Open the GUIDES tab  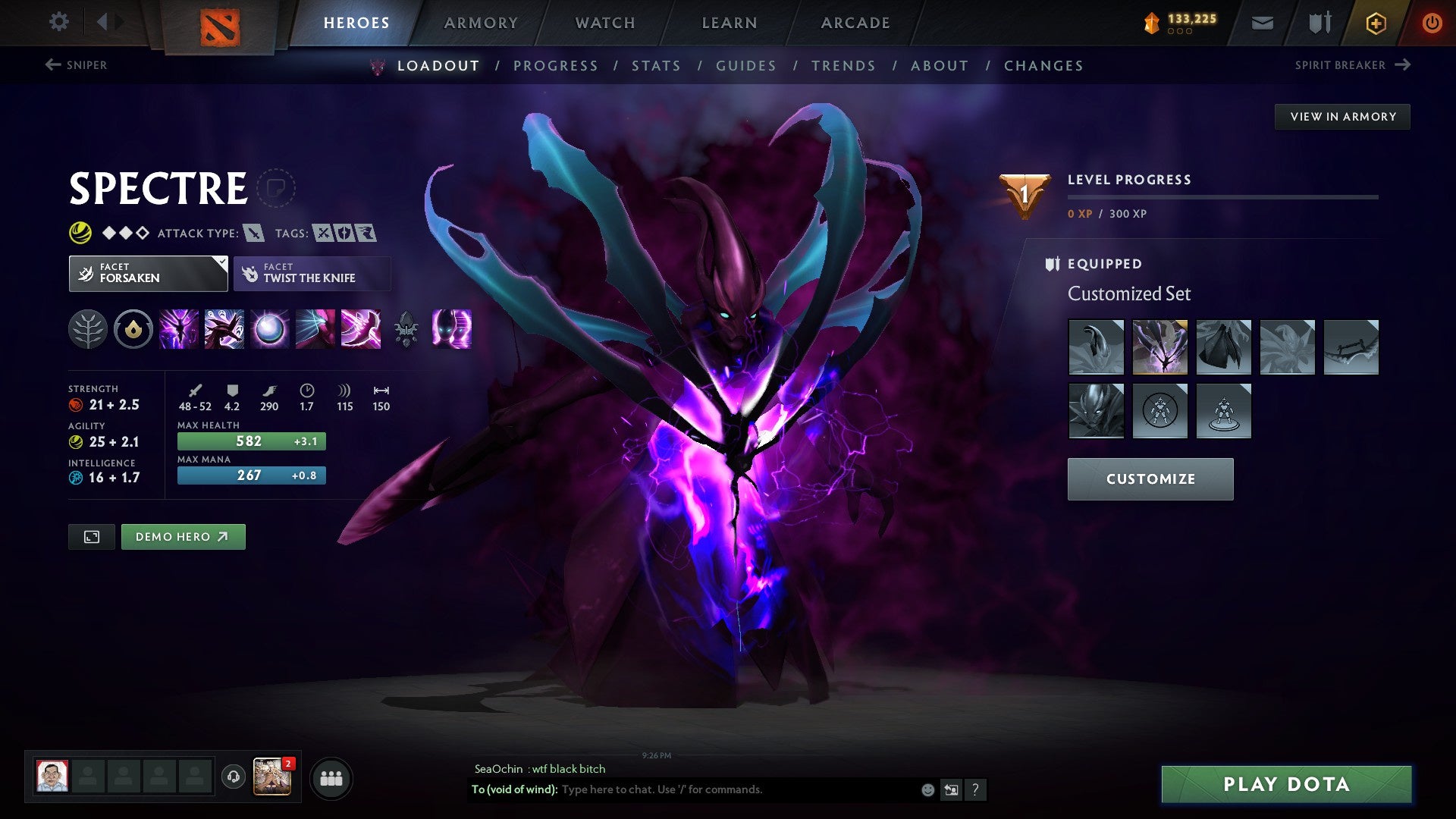(745, 66)
